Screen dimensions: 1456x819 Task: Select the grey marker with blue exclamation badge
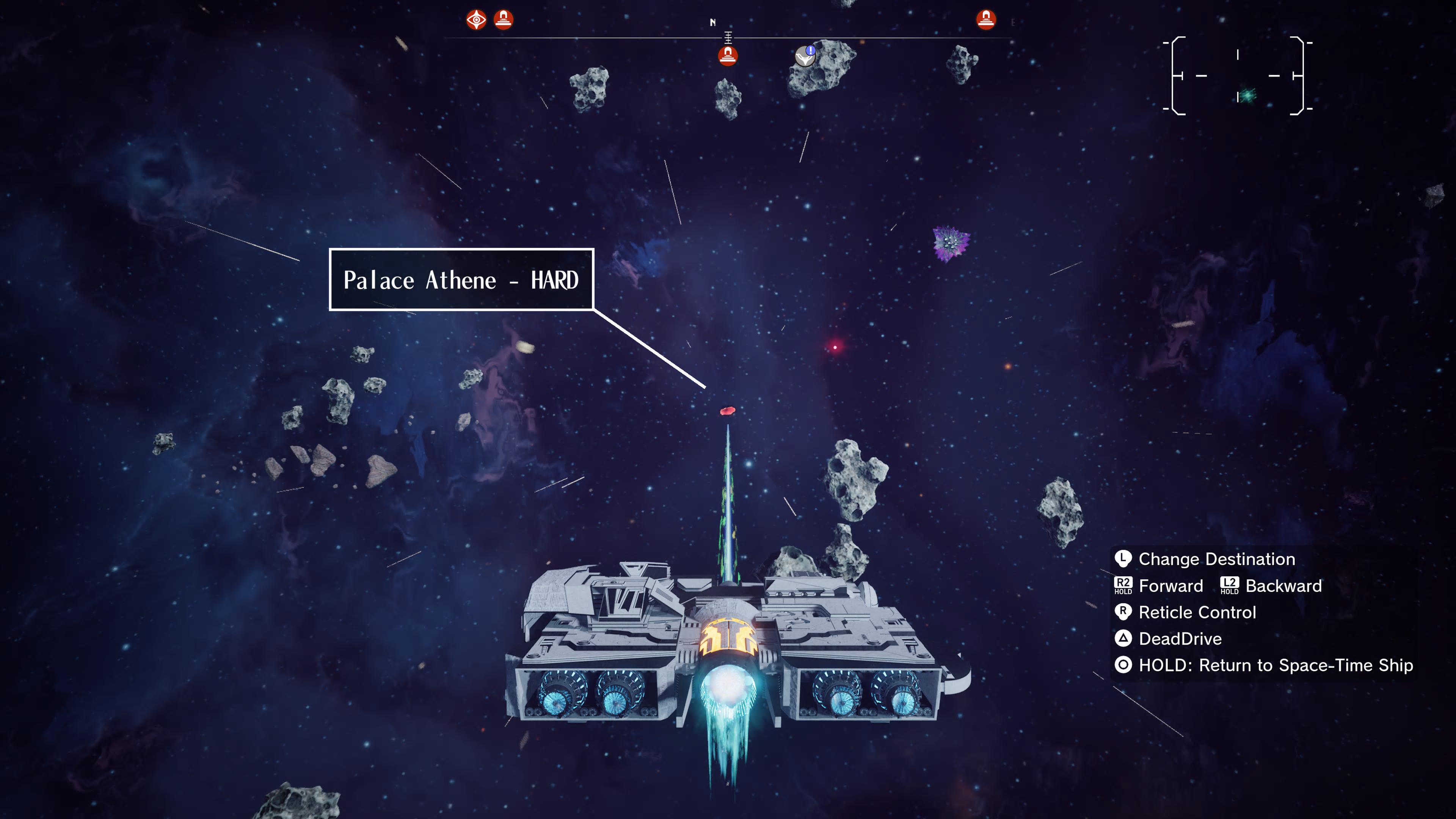pyautogui.click(x=805, y=56)
